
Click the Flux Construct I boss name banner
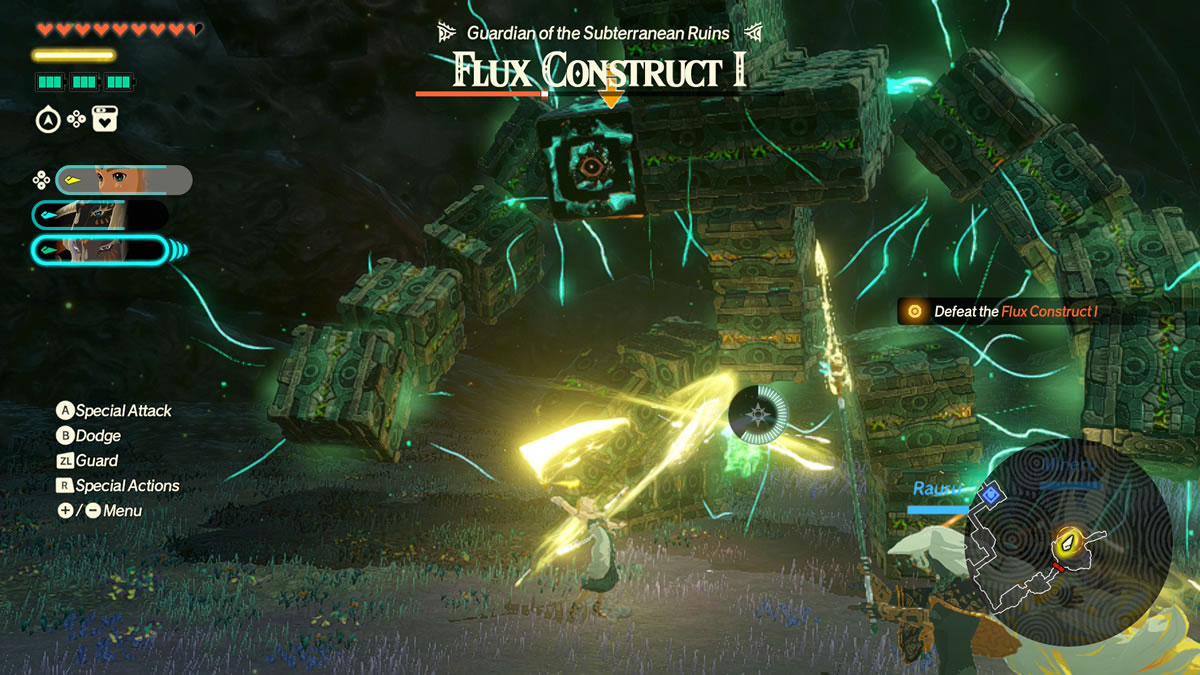tap(600, 71)
